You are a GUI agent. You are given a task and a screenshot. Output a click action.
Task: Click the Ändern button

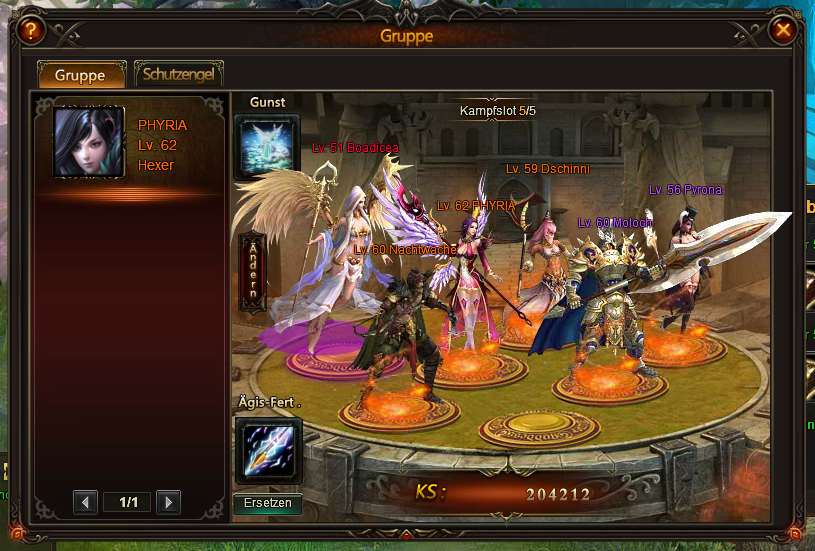[x=253, y=272]
